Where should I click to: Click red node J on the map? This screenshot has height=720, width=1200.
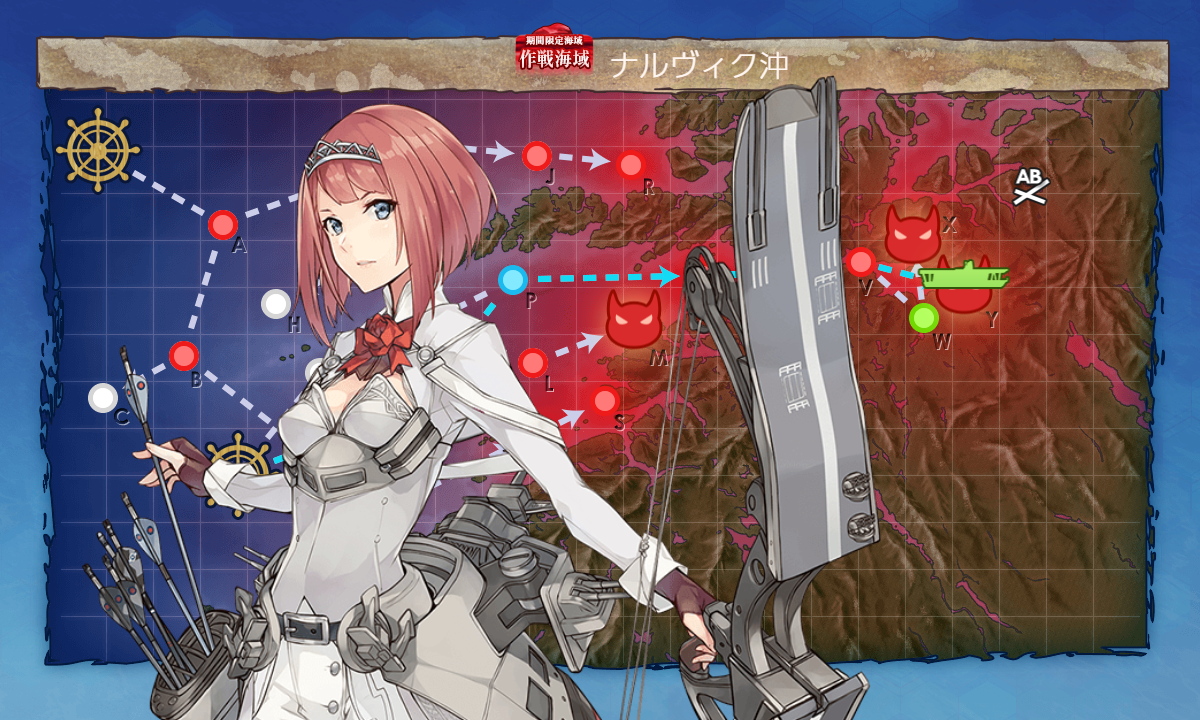tap(537, 155)
